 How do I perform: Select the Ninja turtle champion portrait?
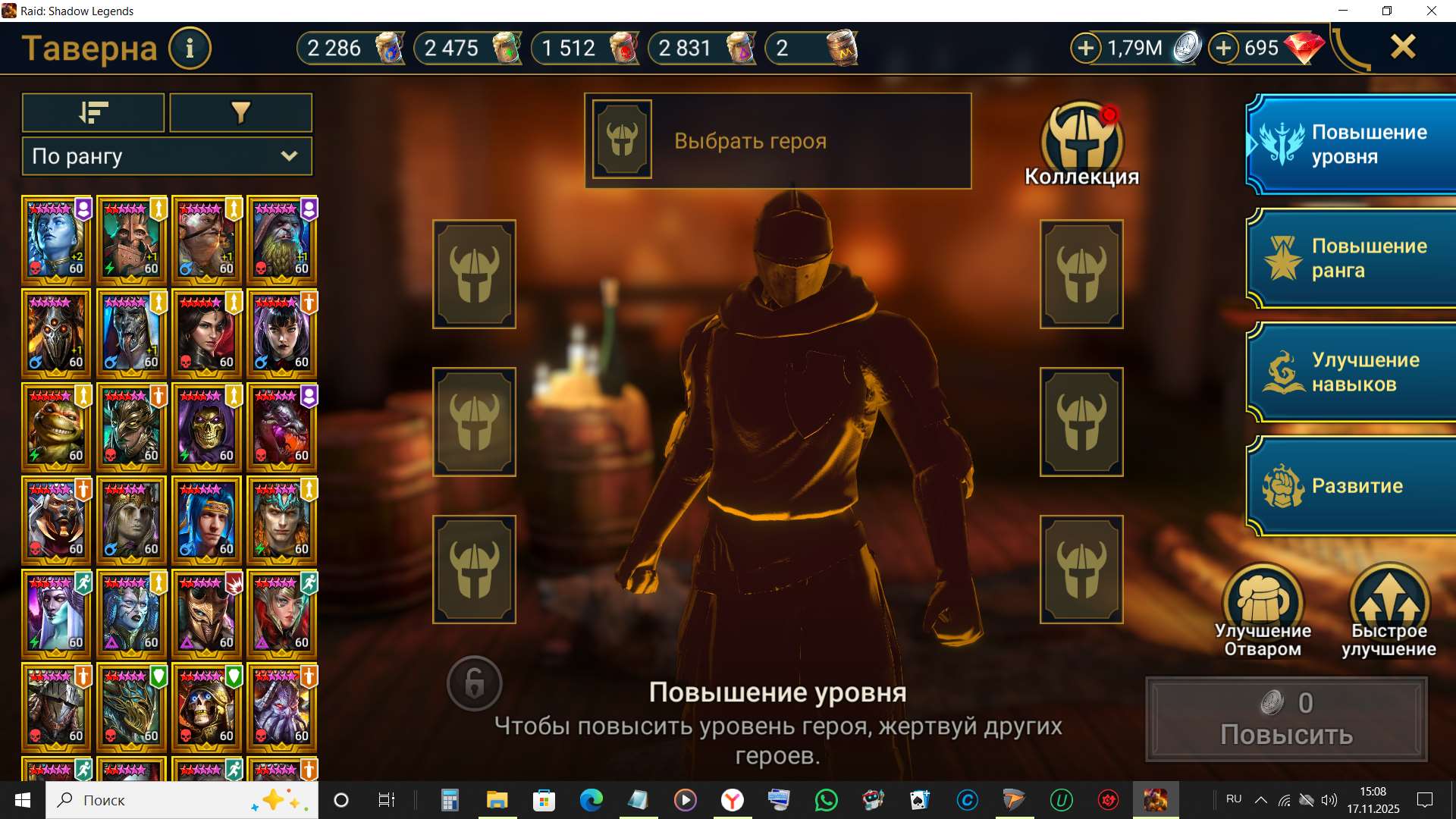[x=56, y=426]
